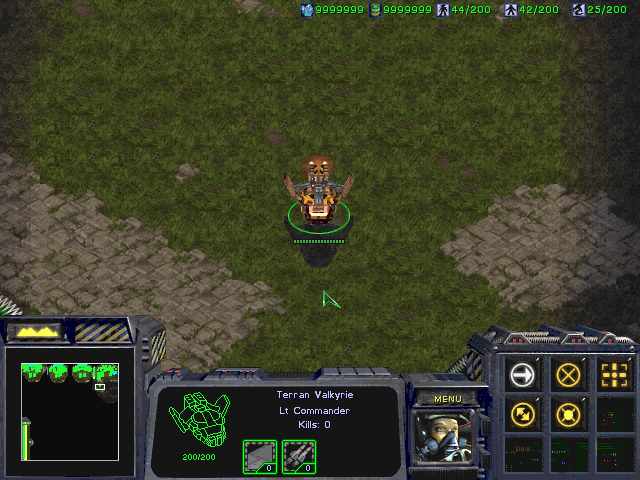Activate the Hold Position command
The height and width of the screenshot is (480, 640).
point(569,412)
